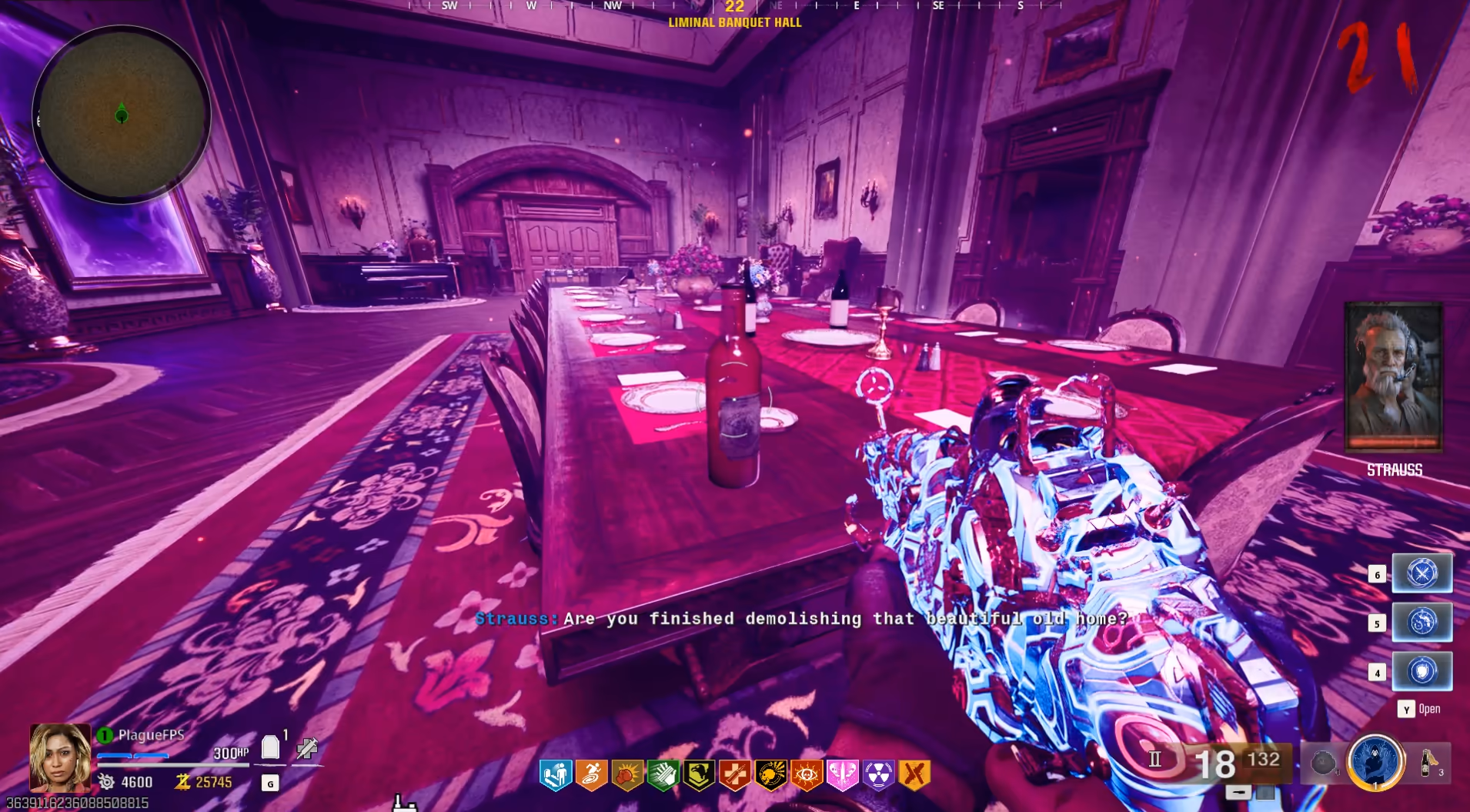This screenshot has height=812, width=1470.
Task: Select the Strauss character portrait
Action: [1393, 376]
